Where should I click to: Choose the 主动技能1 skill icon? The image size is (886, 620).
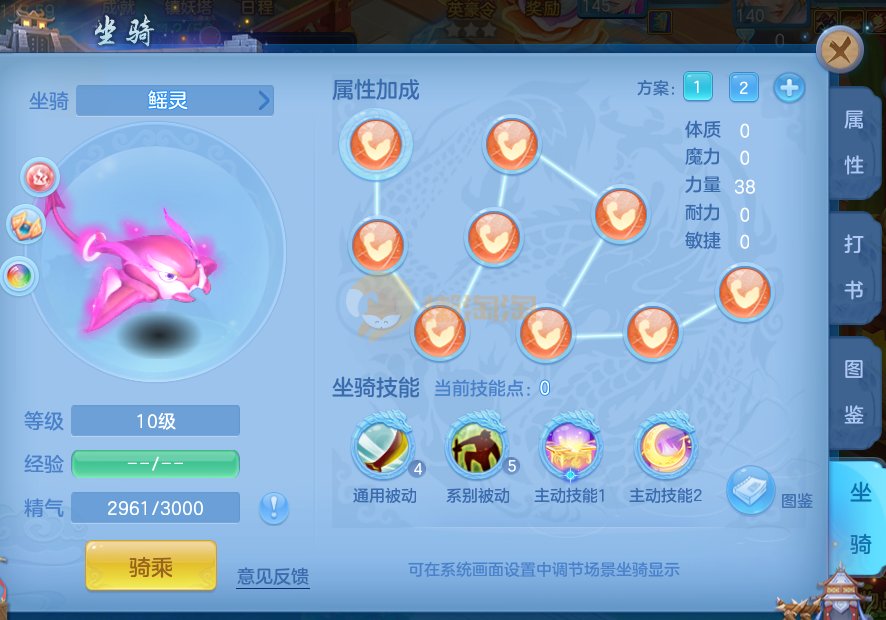point(570,448)
